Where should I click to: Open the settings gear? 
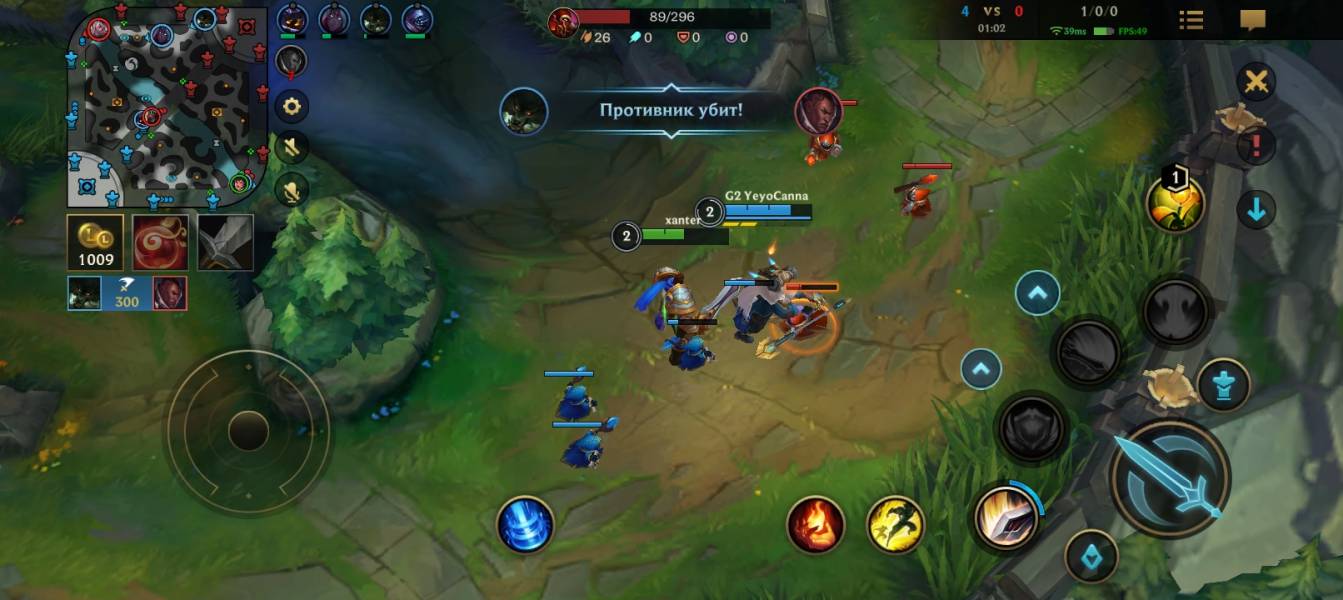coord(291,105)
